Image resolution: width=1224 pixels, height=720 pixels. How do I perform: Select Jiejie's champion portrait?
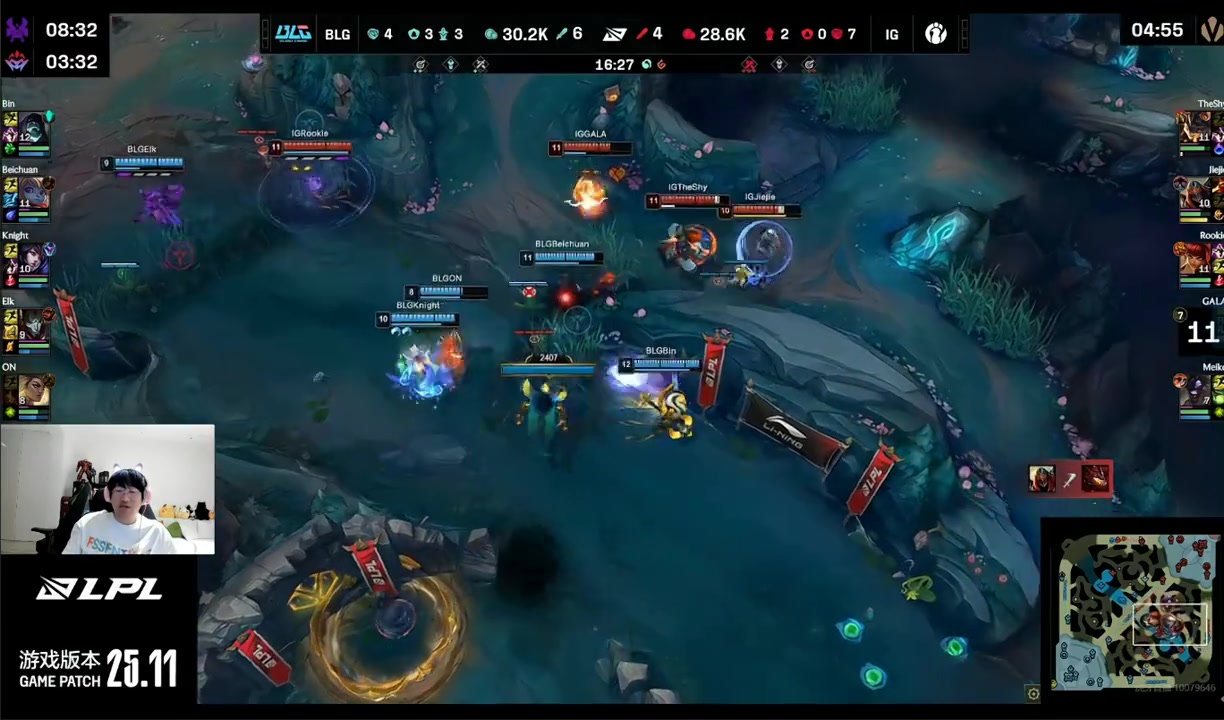pyautogui.click(x=1194, y=194)
